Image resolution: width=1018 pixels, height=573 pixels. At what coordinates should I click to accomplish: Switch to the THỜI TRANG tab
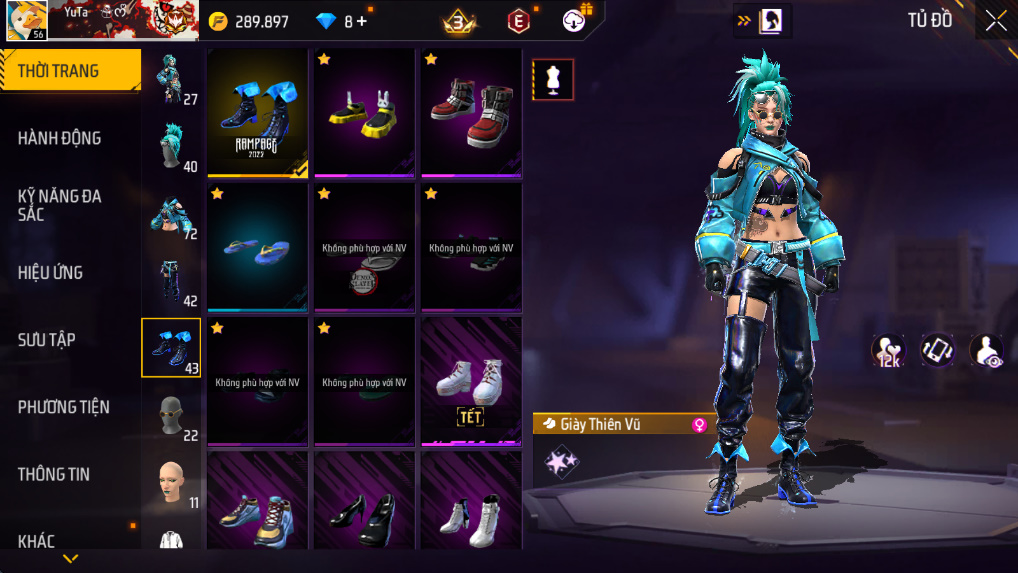tap(70, 71)
